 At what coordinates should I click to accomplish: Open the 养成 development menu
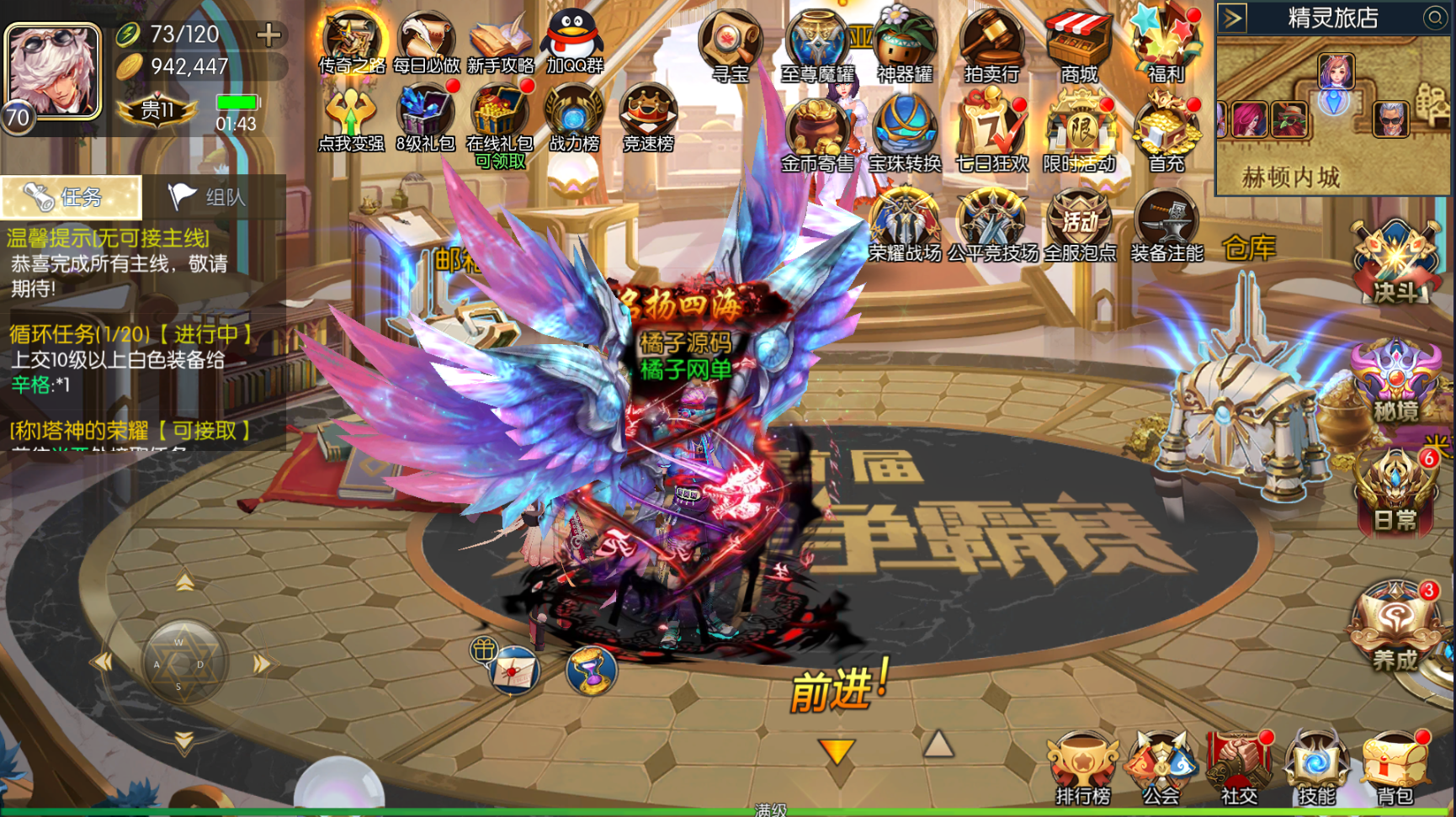click(x=1395, y=627)
